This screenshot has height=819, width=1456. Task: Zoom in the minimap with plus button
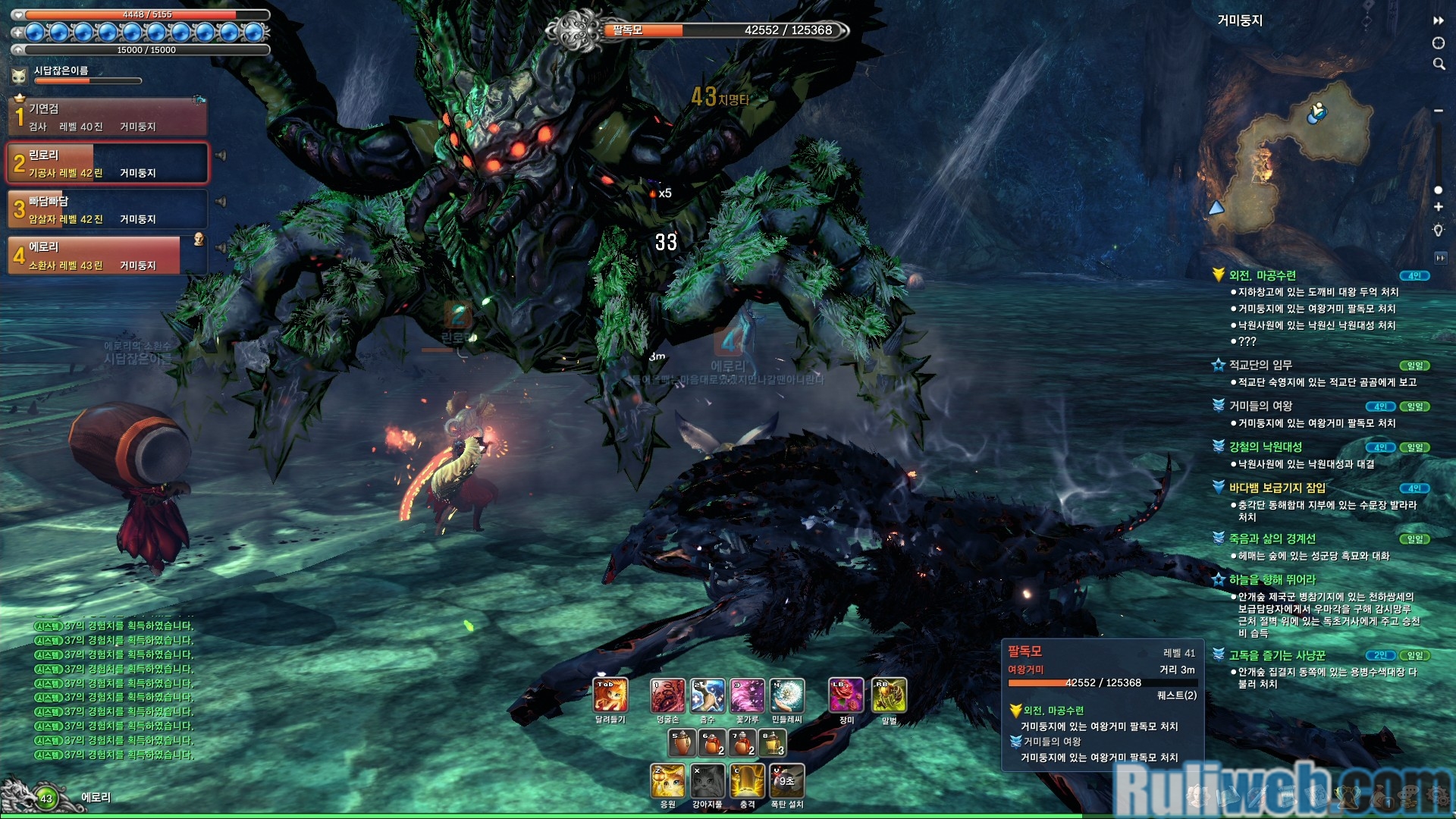1439,207
